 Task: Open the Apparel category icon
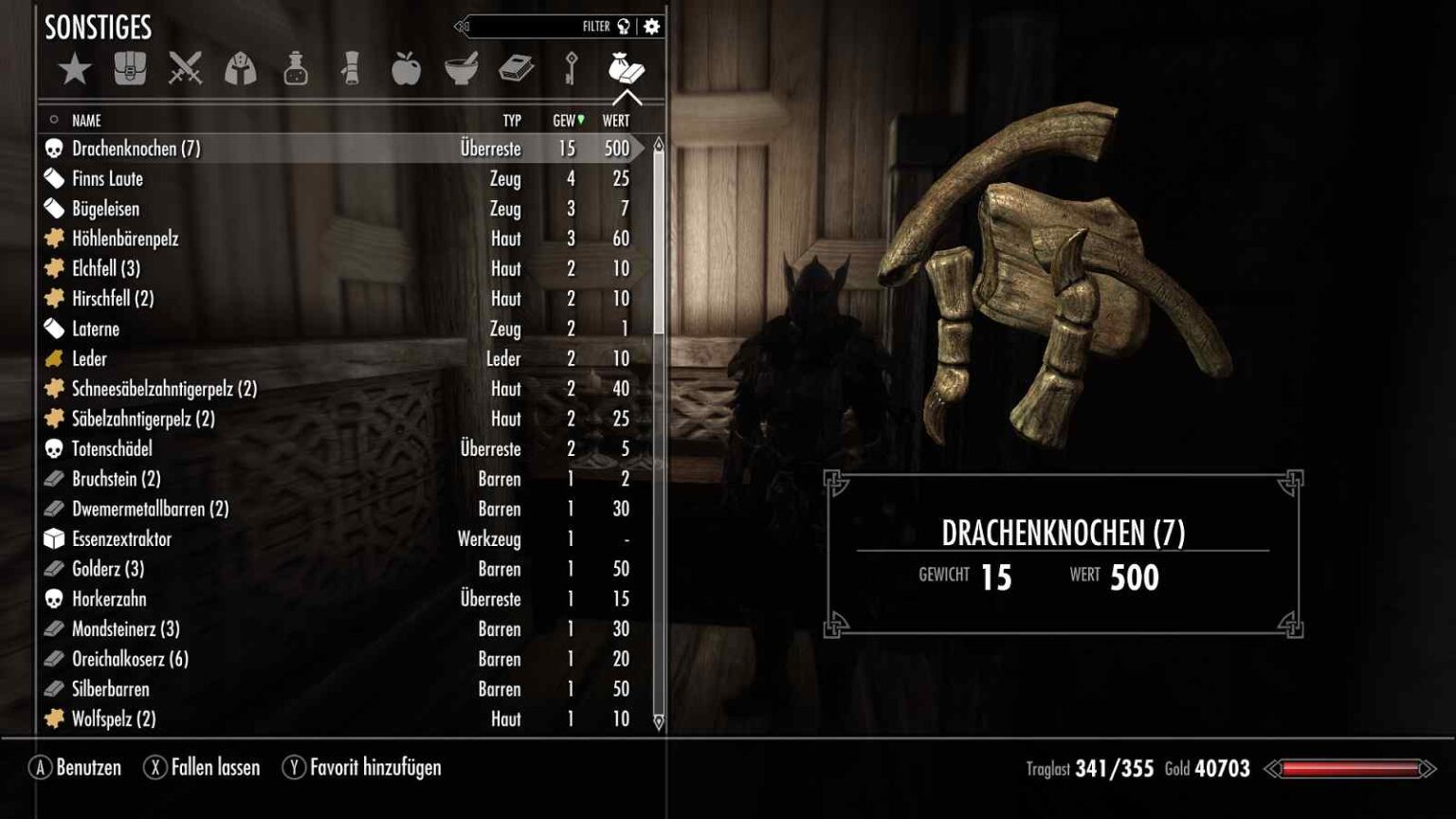(x=241, y=69)
